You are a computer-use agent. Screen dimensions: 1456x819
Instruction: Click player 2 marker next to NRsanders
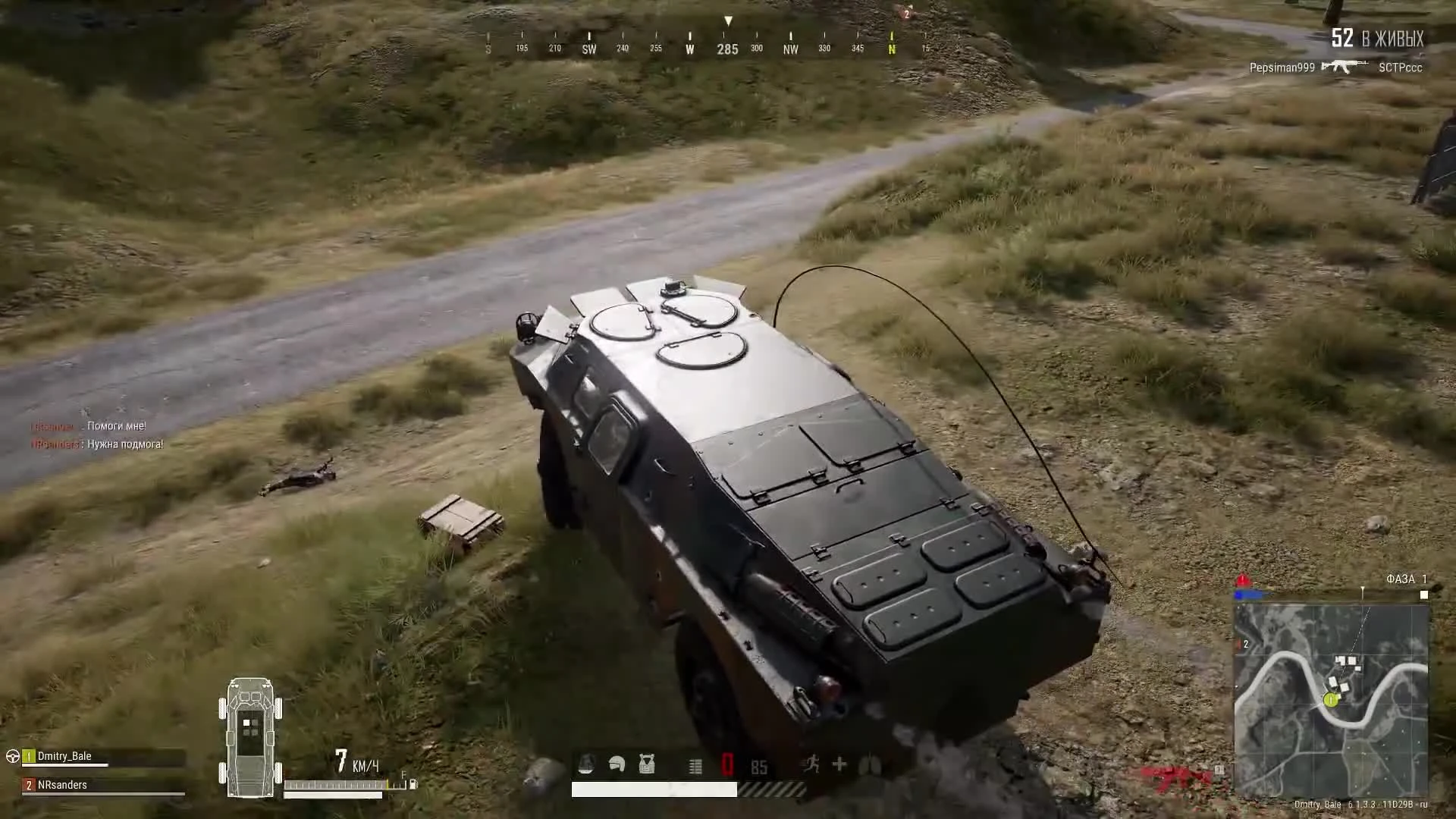click(x=28, y=786)
